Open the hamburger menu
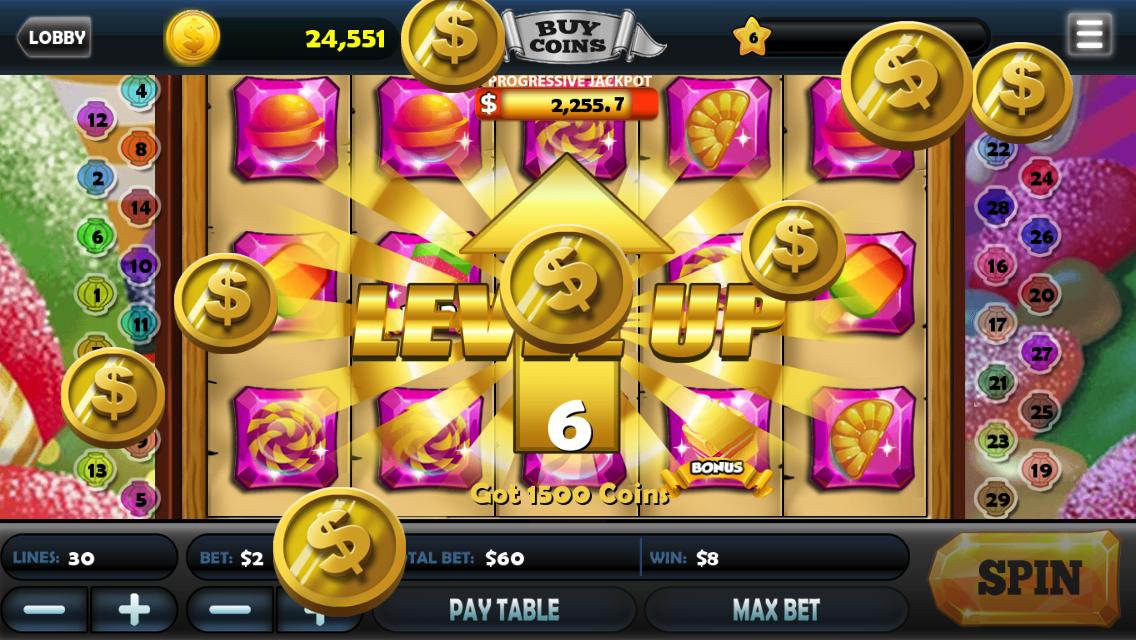Viewport: 1136px width, 640px height. (x=1089, y=35)
